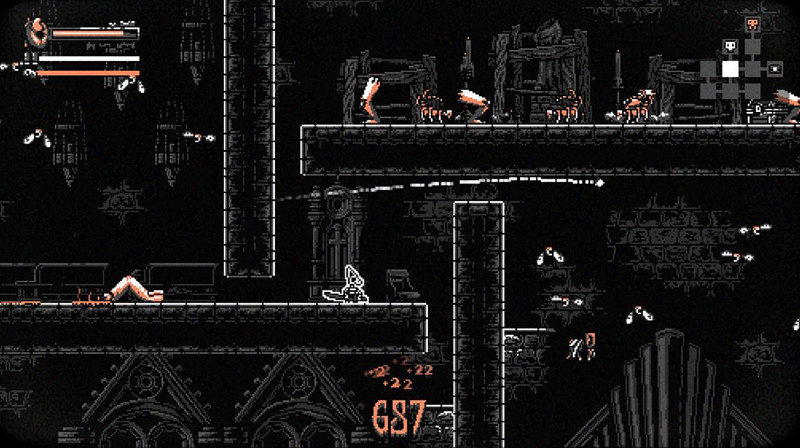Select the white skull room on minimap
The width and height of the screenshot is (800, 448).
point(730,46)
